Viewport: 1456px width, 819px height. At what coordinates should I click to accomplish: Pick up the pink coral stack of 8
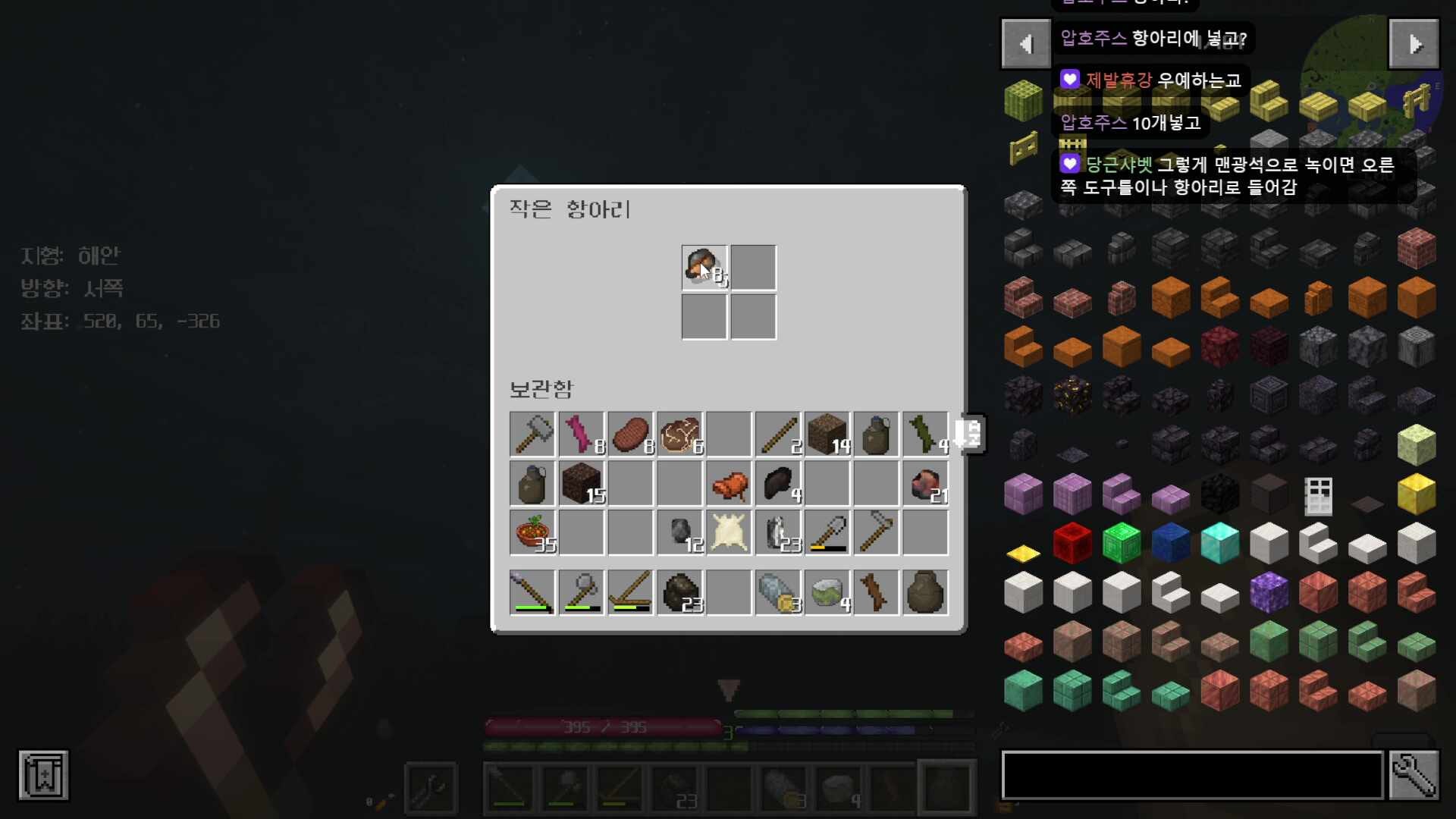581,435
